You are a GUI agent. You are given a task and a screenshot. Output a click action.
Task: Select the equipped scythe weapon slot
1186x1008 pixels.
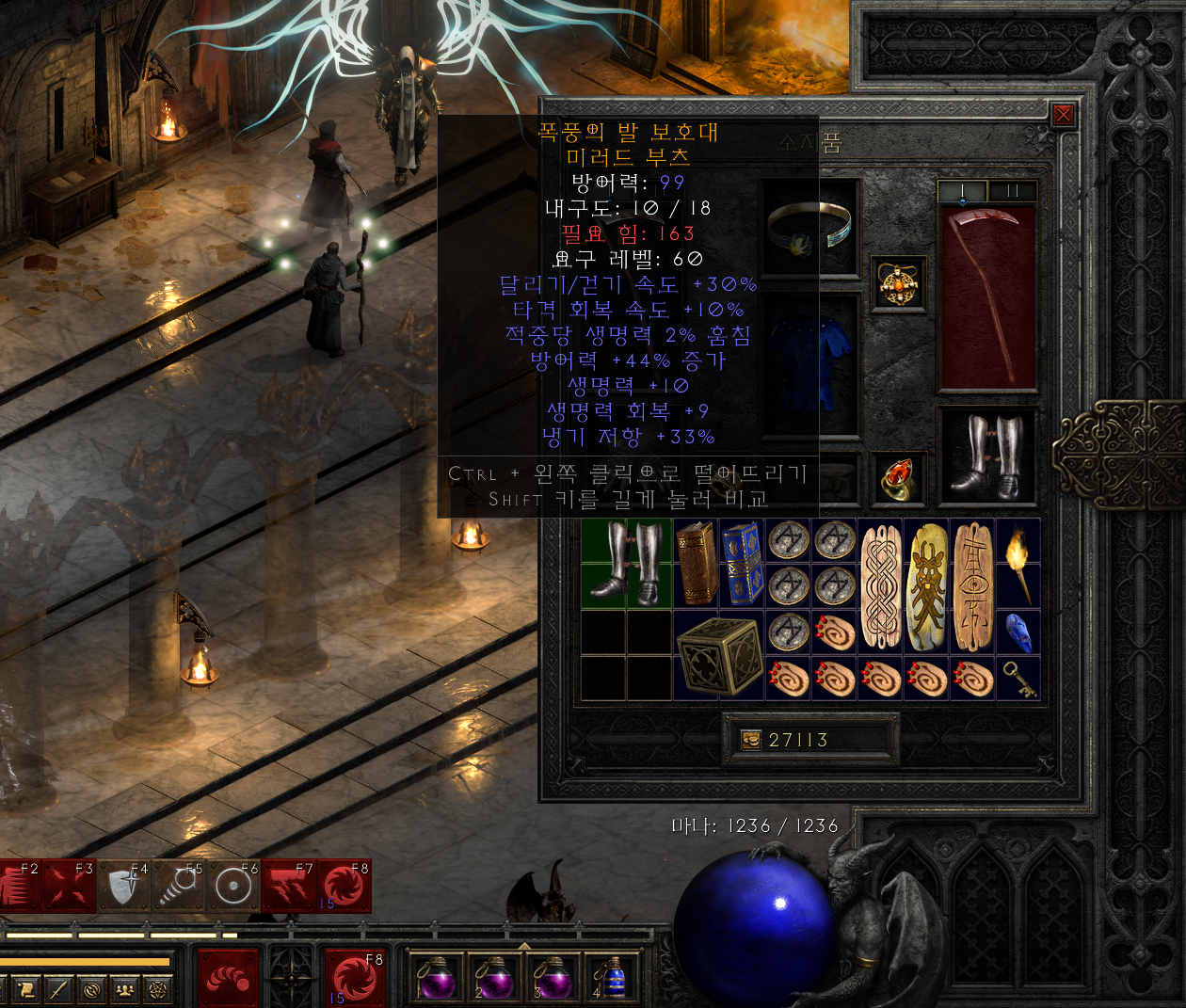[x=986, y=297]
